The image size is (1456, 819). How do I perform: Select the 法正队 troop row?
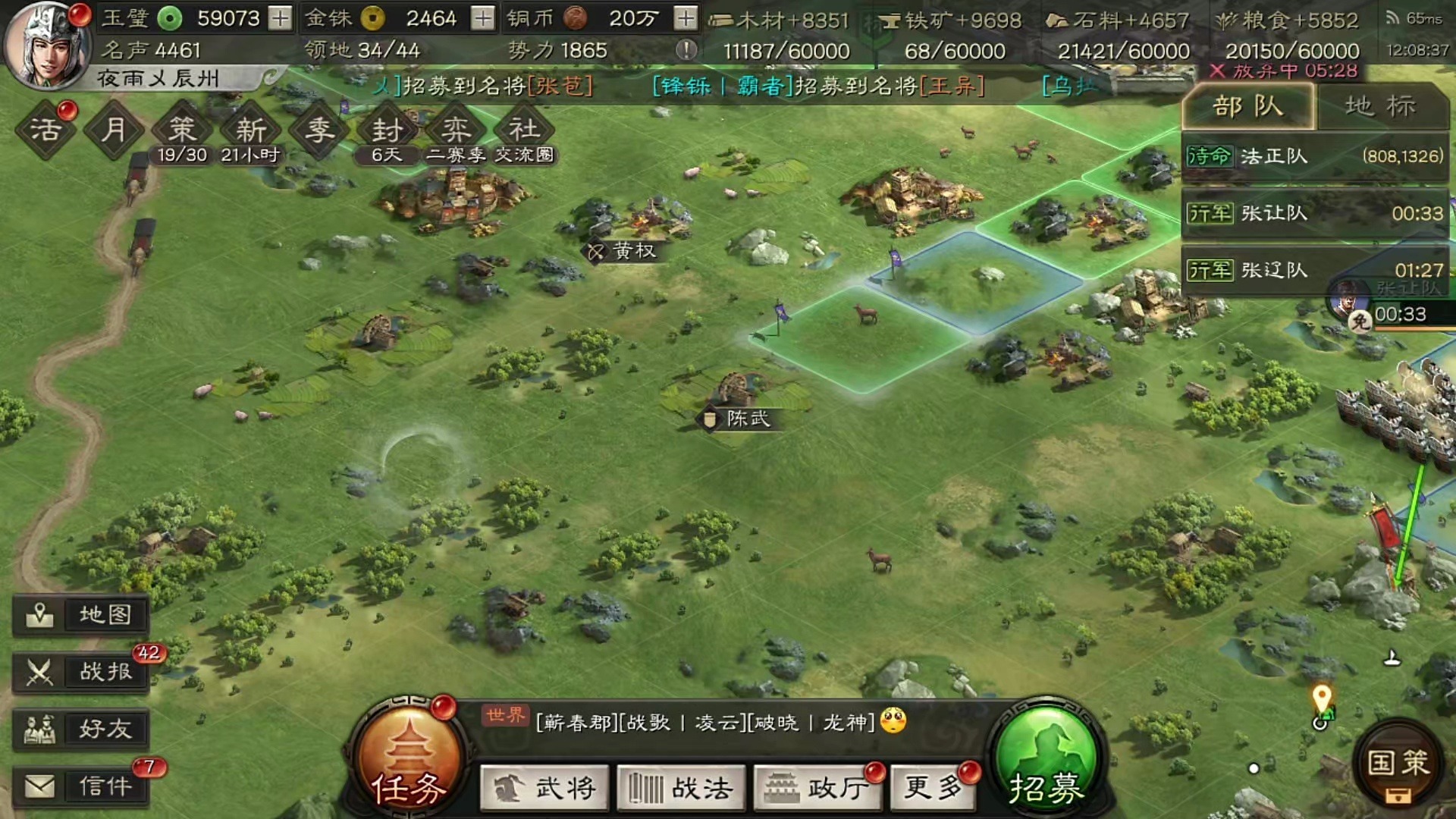pyautogui.click(x=1314, y=156)
